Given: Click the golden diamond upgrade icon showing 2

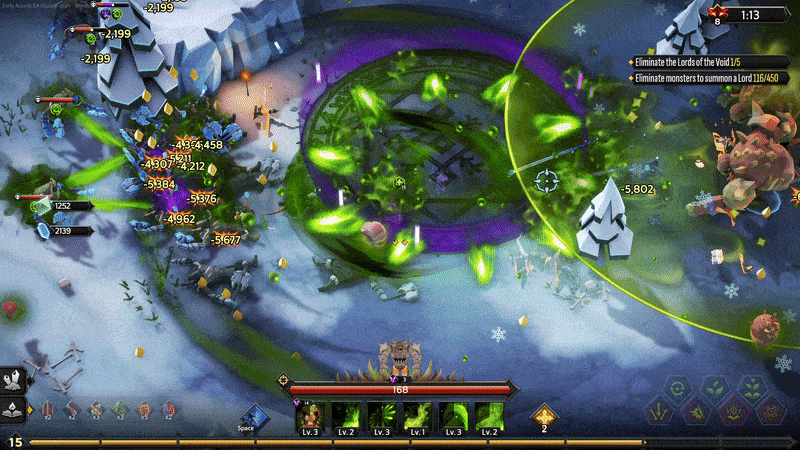Looking at the screenshot, I should [544, 416].
